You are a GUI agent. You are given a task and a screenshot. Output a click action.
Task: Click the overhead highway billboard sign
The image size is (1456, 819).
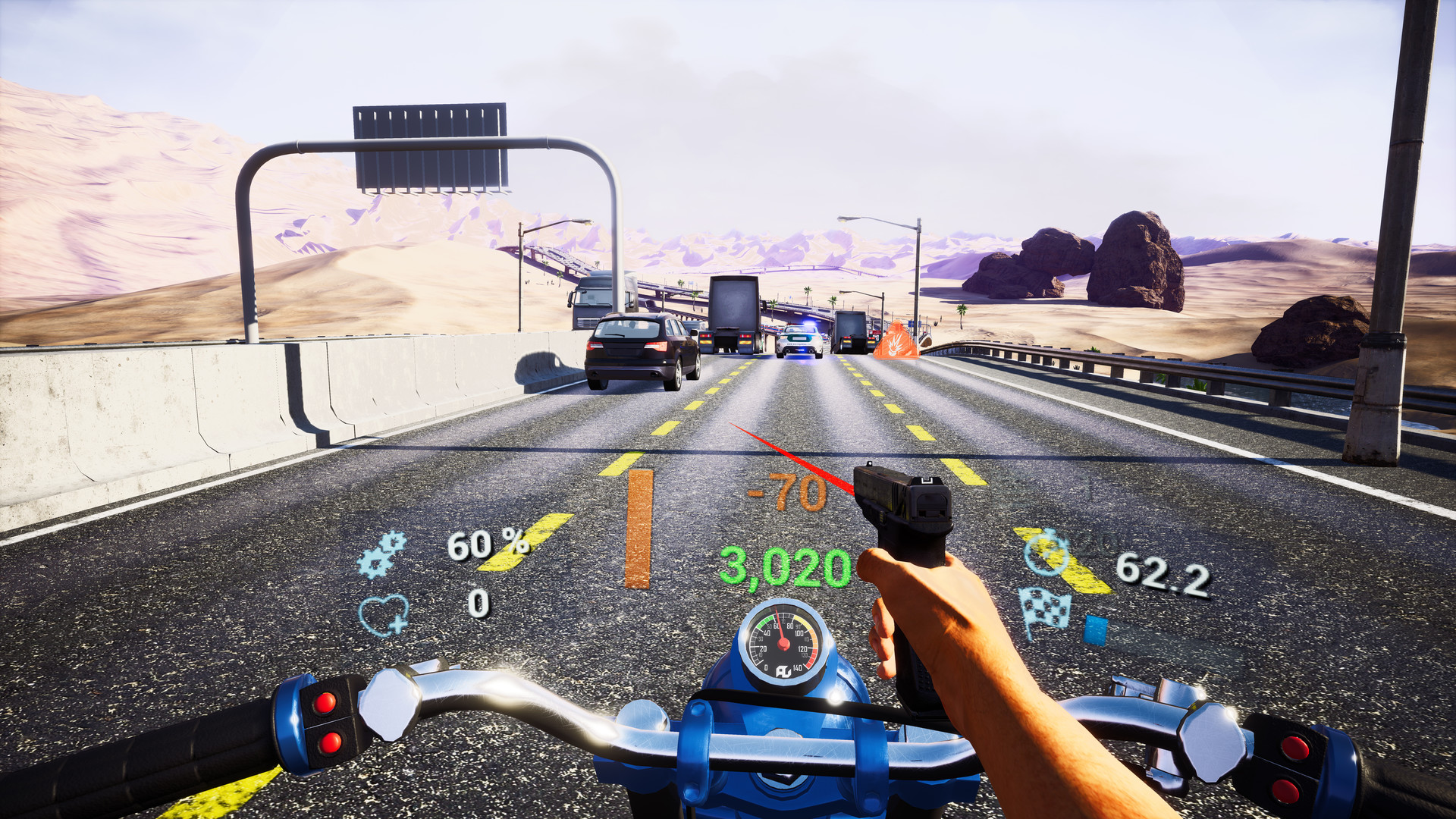click(x=429, y=146)
